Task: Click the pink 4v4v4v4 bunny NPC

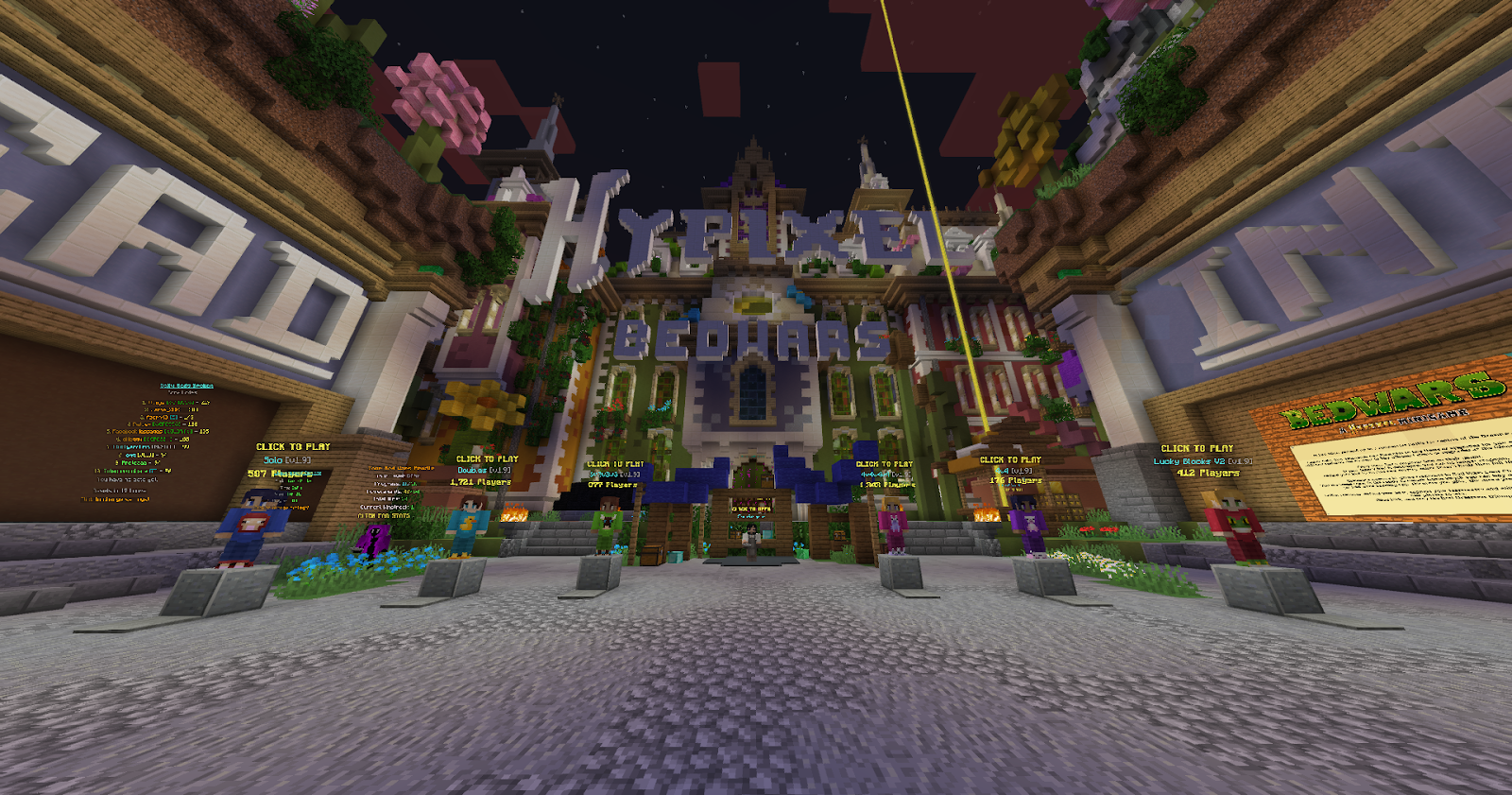Action: pos(894,527)
